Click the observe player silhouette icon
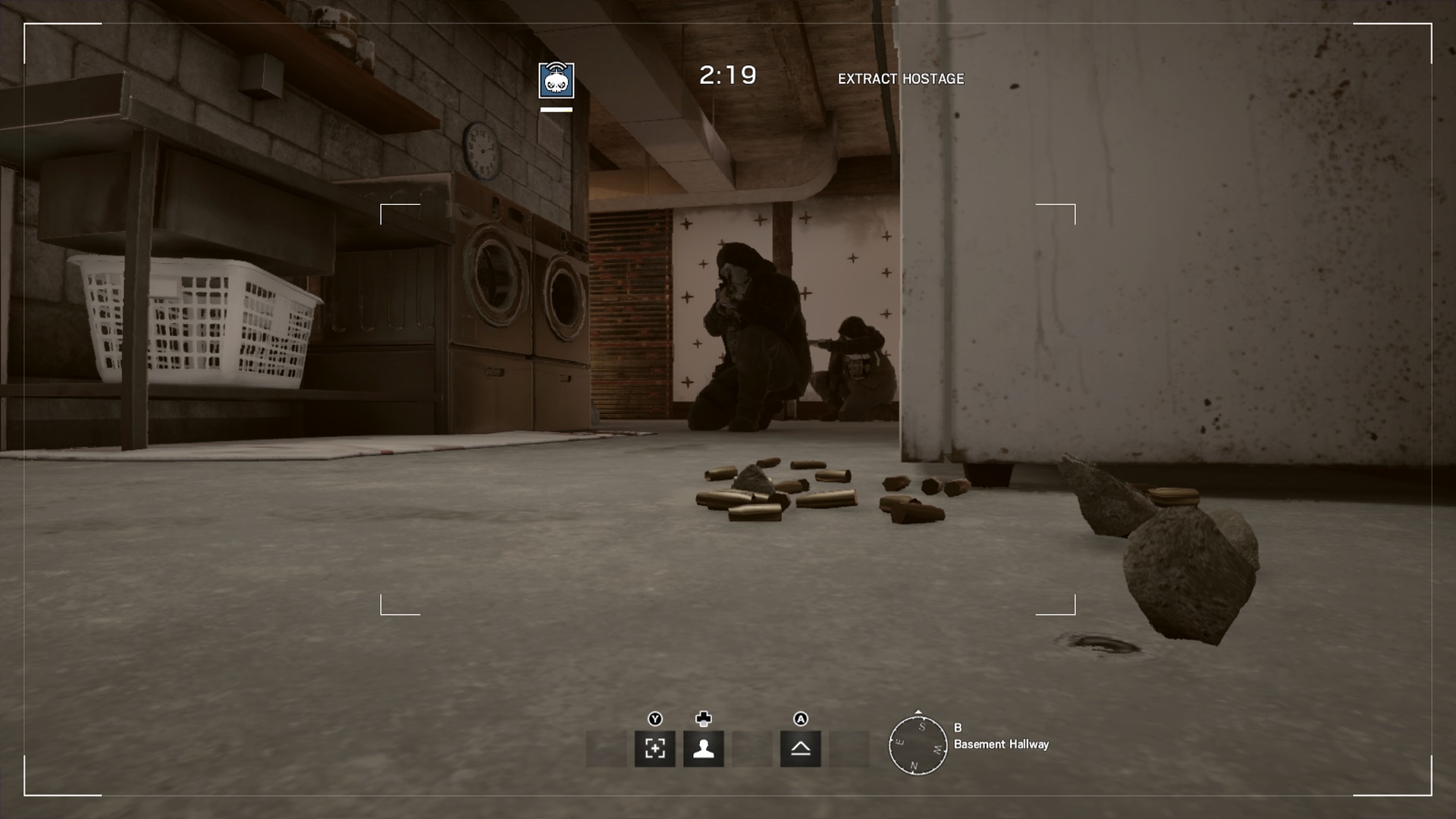The image size is (1456, 819). 704,750
